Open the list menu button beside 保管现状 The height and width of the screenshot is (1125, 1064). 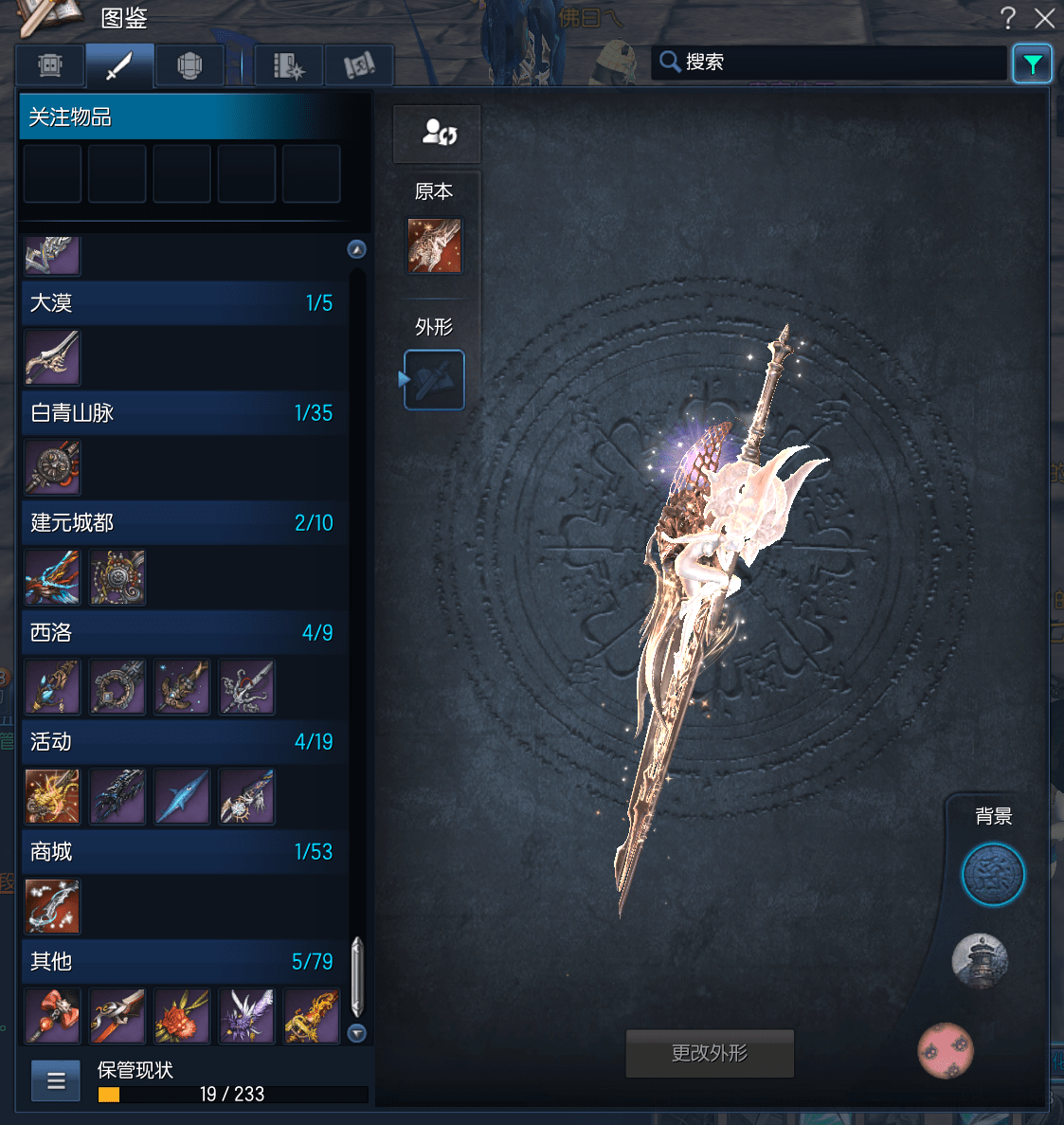coord(56,1080)
